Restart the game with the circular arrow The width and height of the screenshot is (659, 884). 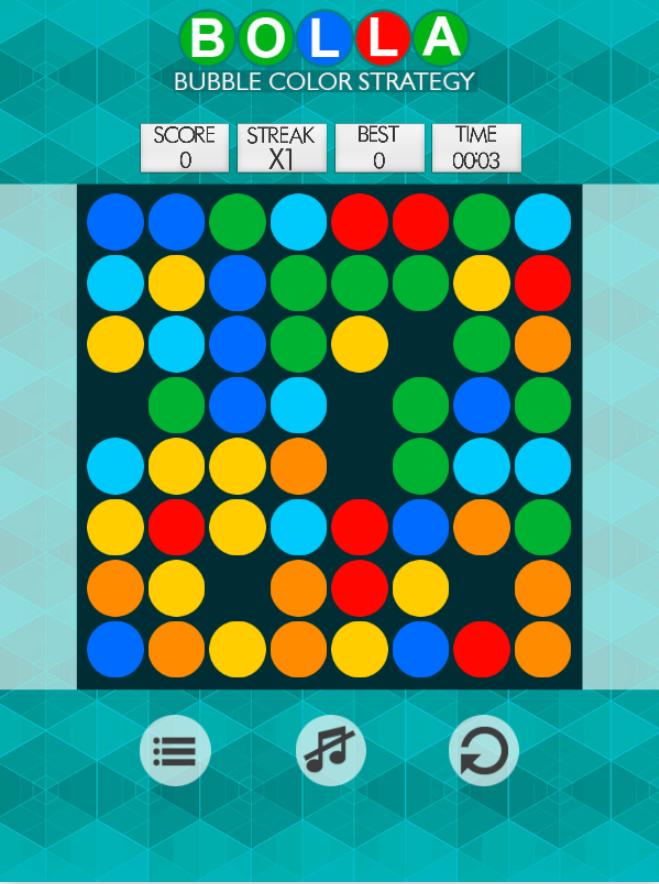point(483,751)
